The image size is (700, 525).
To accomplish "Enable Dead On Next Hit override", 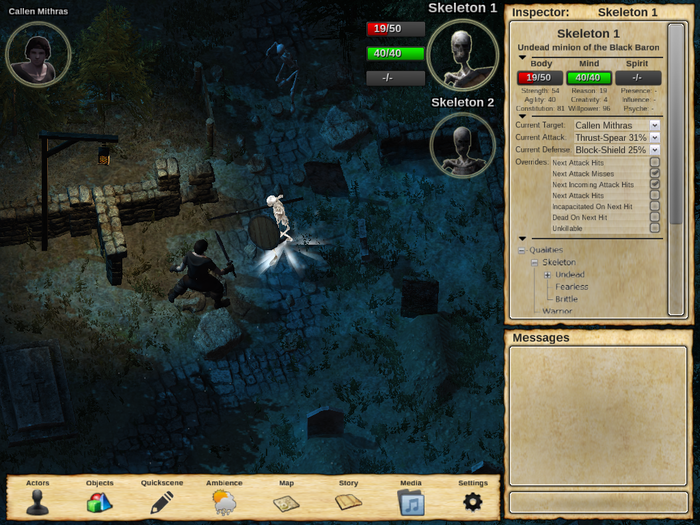I will pos(655,217).
